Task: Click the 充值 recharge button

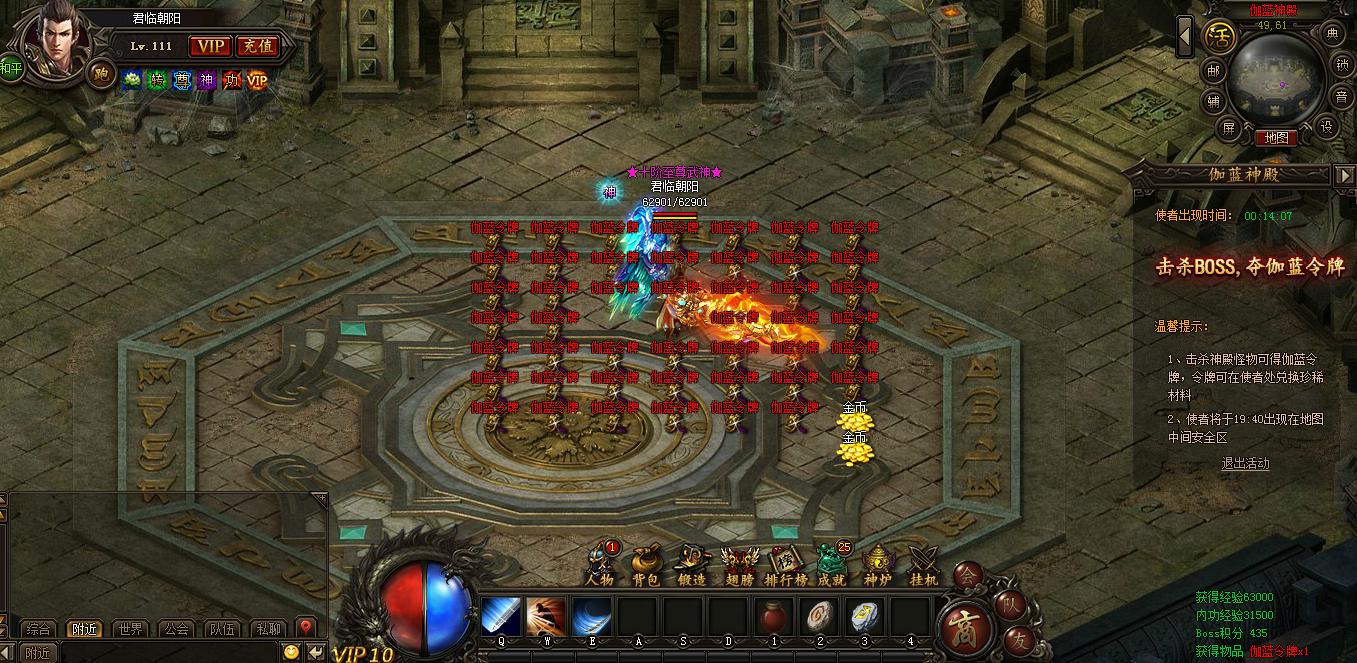Action: [x=258, y=46]
